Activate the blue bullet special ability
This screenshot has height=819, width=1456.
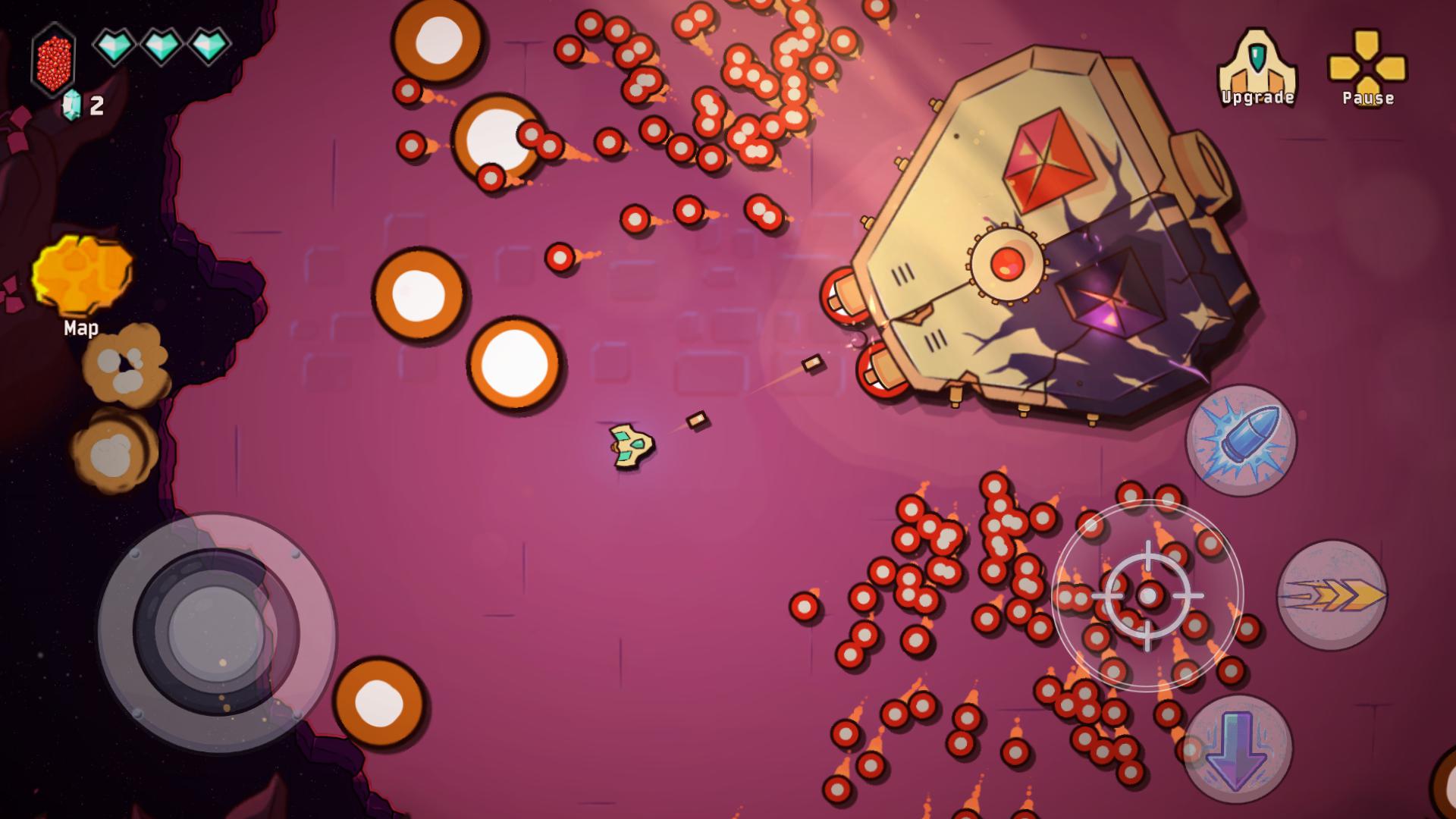(x=1241, y=441)
